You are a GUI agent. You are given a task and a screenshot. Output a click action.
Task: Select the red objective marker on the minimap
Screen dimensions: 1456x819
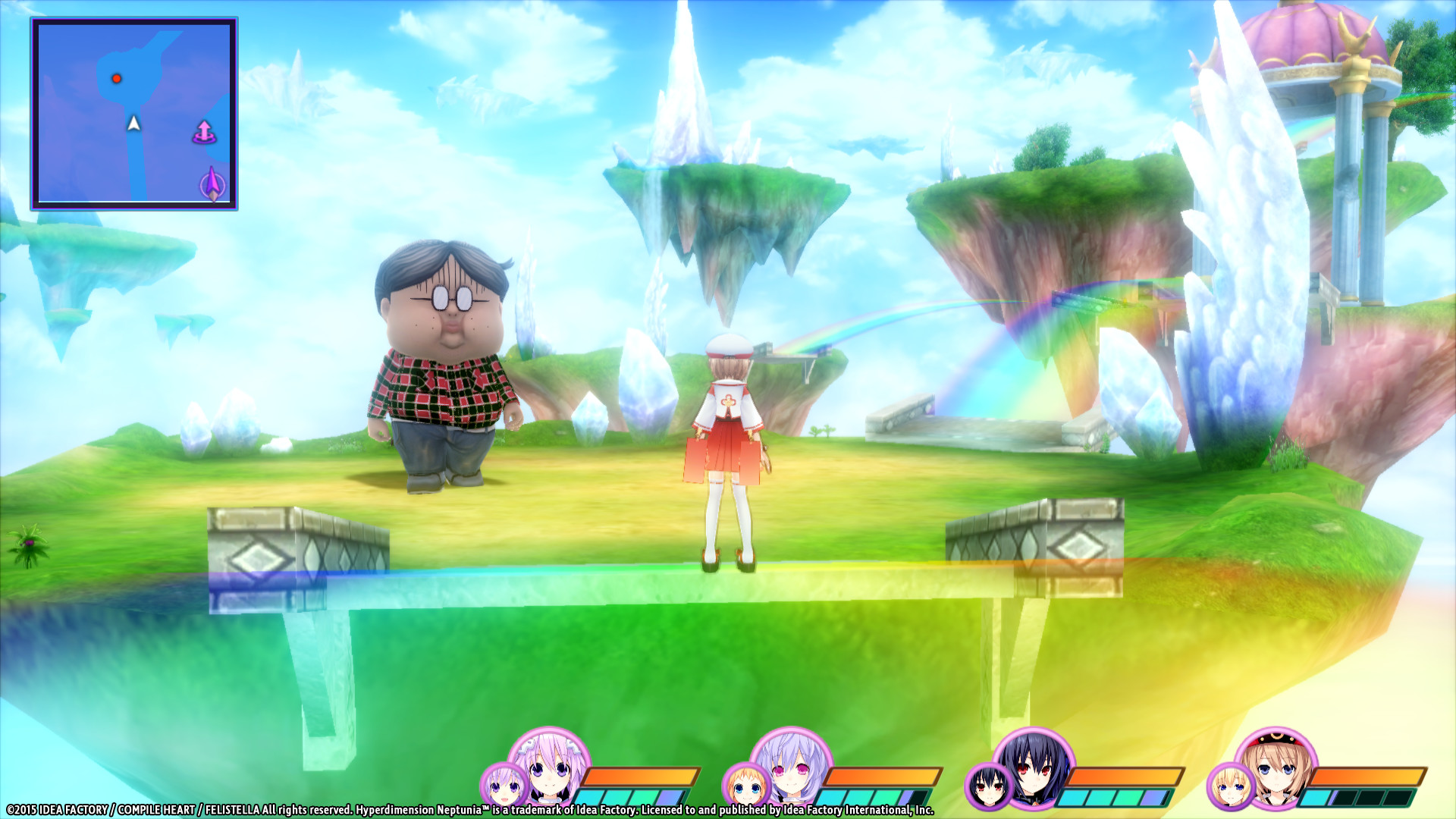pos(118,77)
